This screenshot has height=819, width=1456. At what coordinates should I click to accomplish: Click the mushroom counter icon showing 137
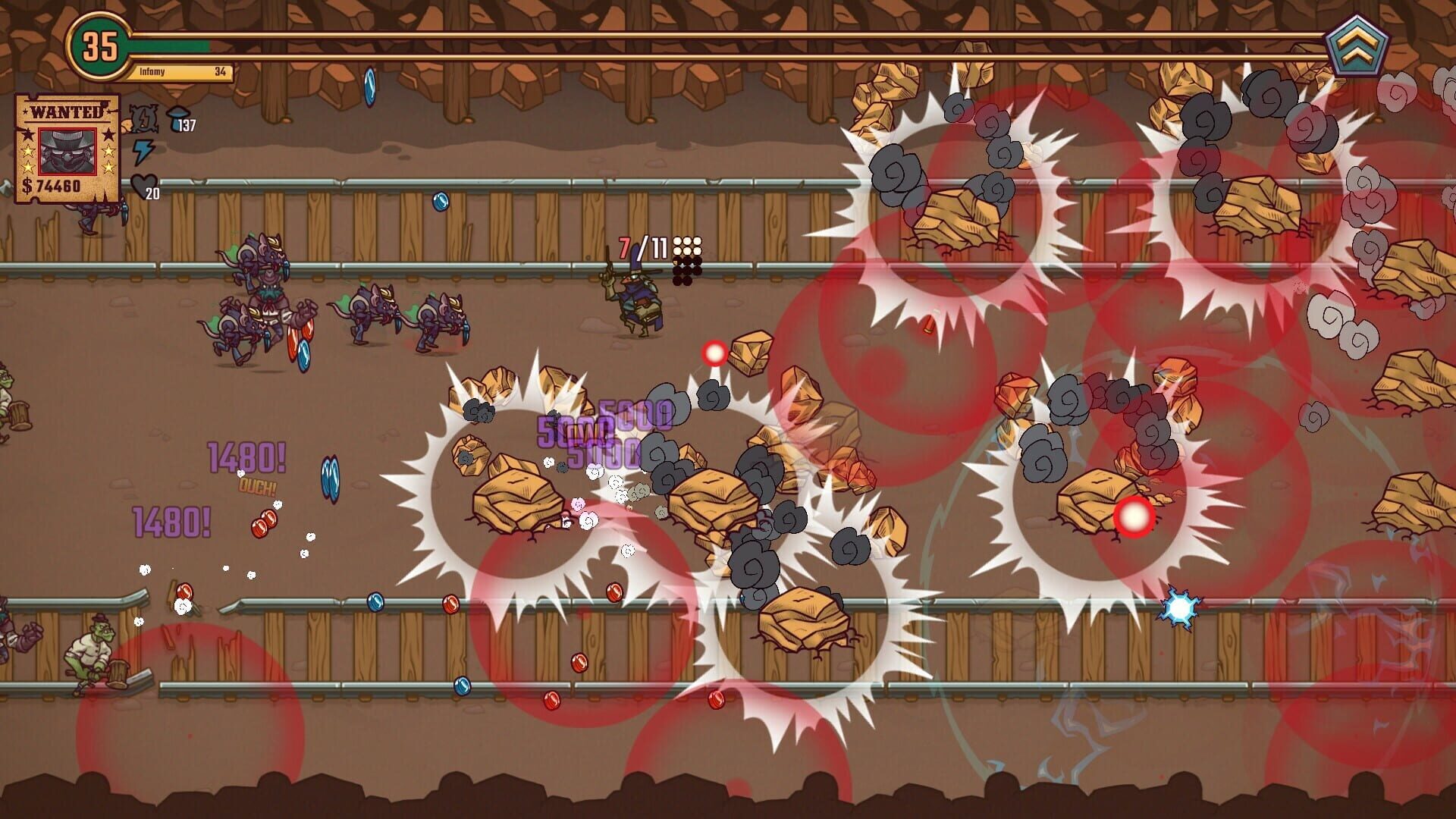(x=180, y=116)
